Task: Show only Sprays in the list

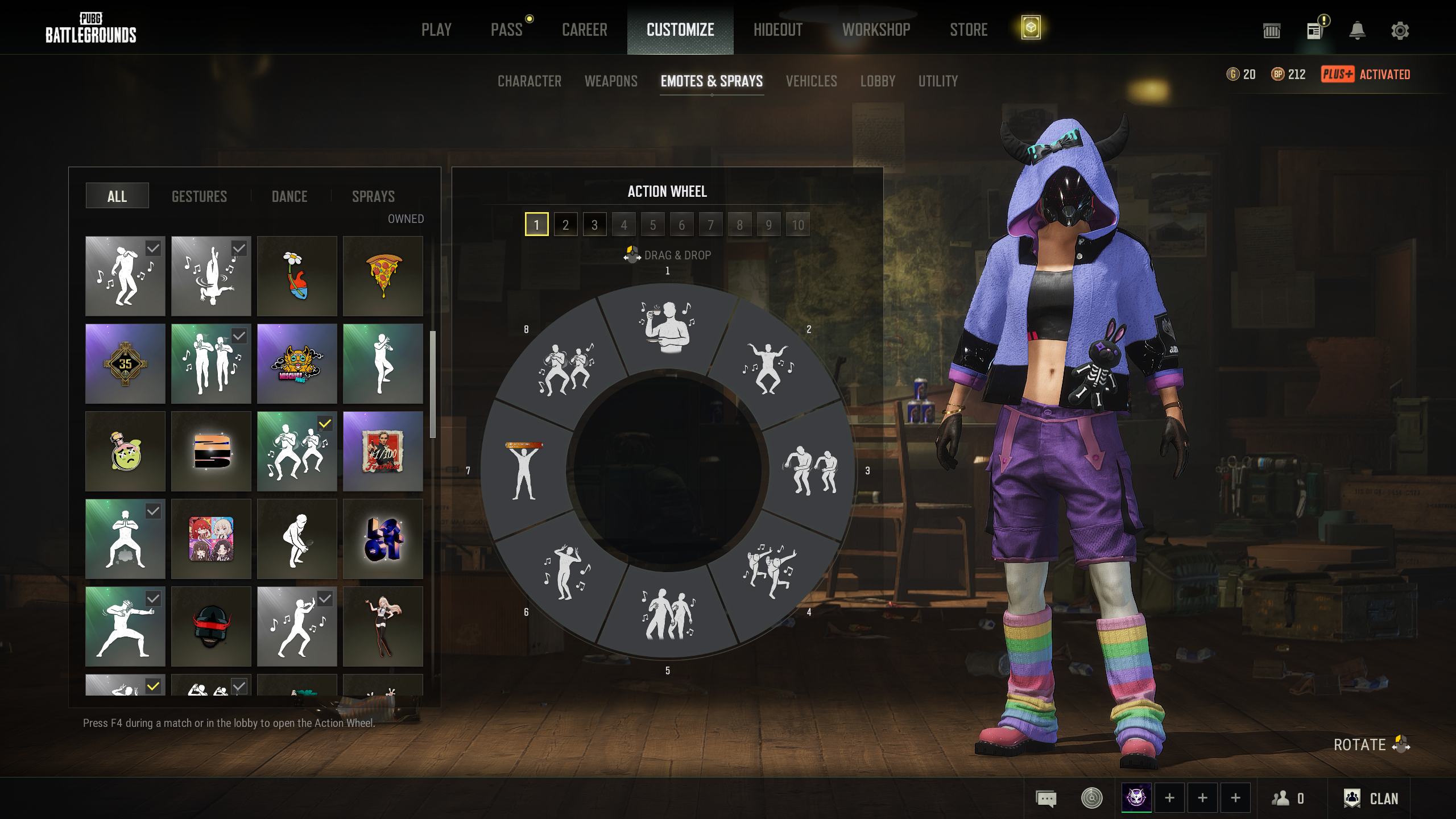Action: tap(373, 196)
